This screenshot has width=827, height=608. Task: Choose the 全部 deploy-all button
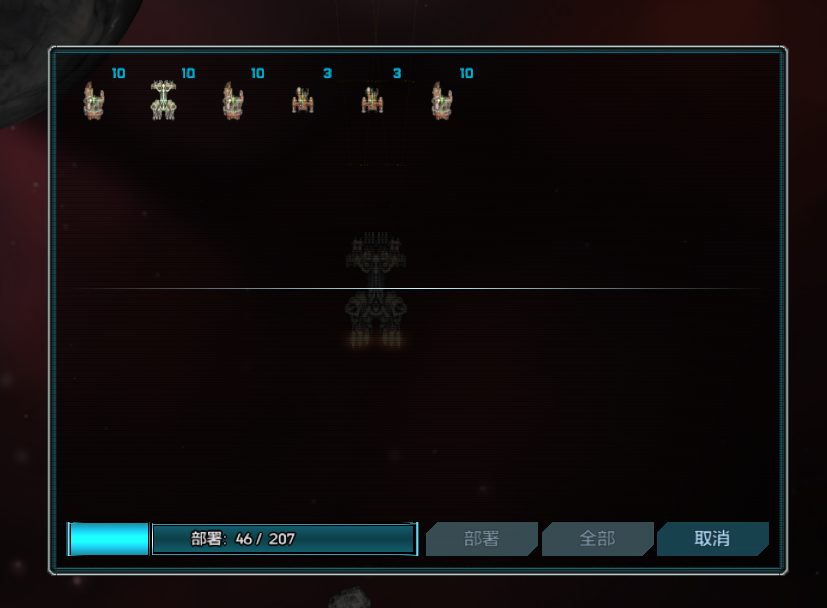(x=597, y=539)
